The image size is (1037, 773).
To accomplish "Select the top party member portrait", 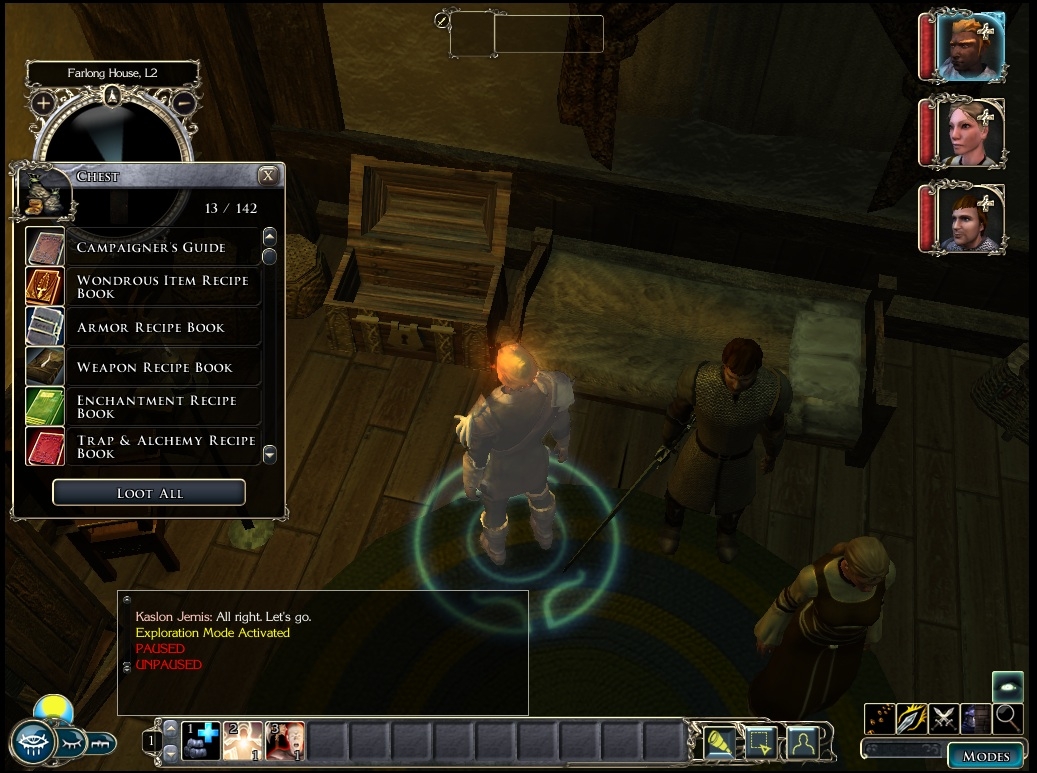I will click(x=969, y=47).
